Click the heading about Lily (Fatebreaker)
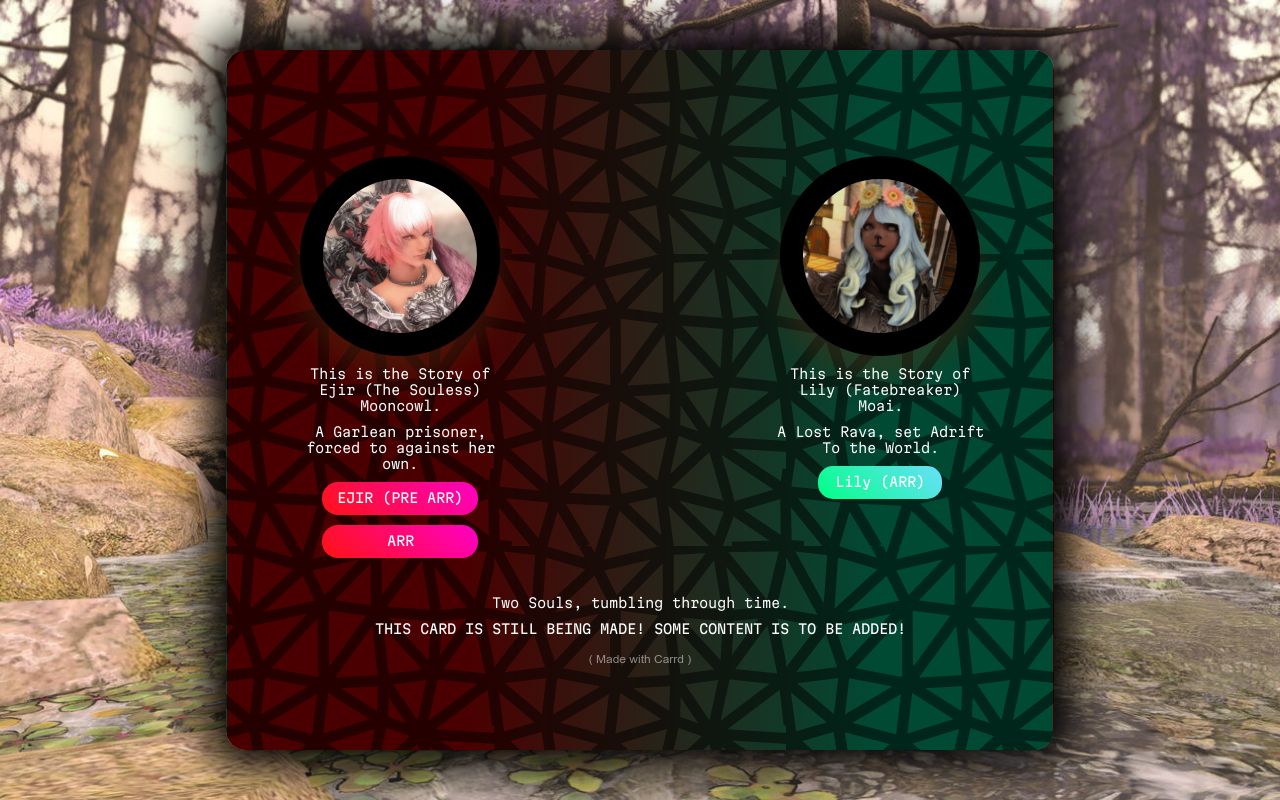Viewport: 1280px width, 800px height. (x=879, y=390)
